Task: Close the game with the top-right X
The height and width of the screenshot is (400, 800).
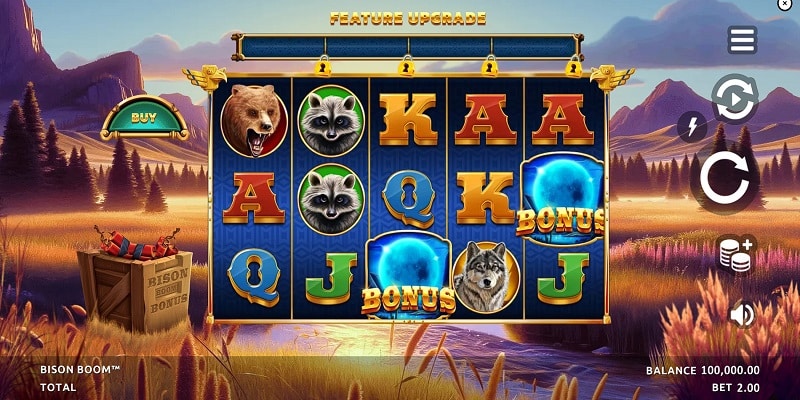Action: pos(784,5)
